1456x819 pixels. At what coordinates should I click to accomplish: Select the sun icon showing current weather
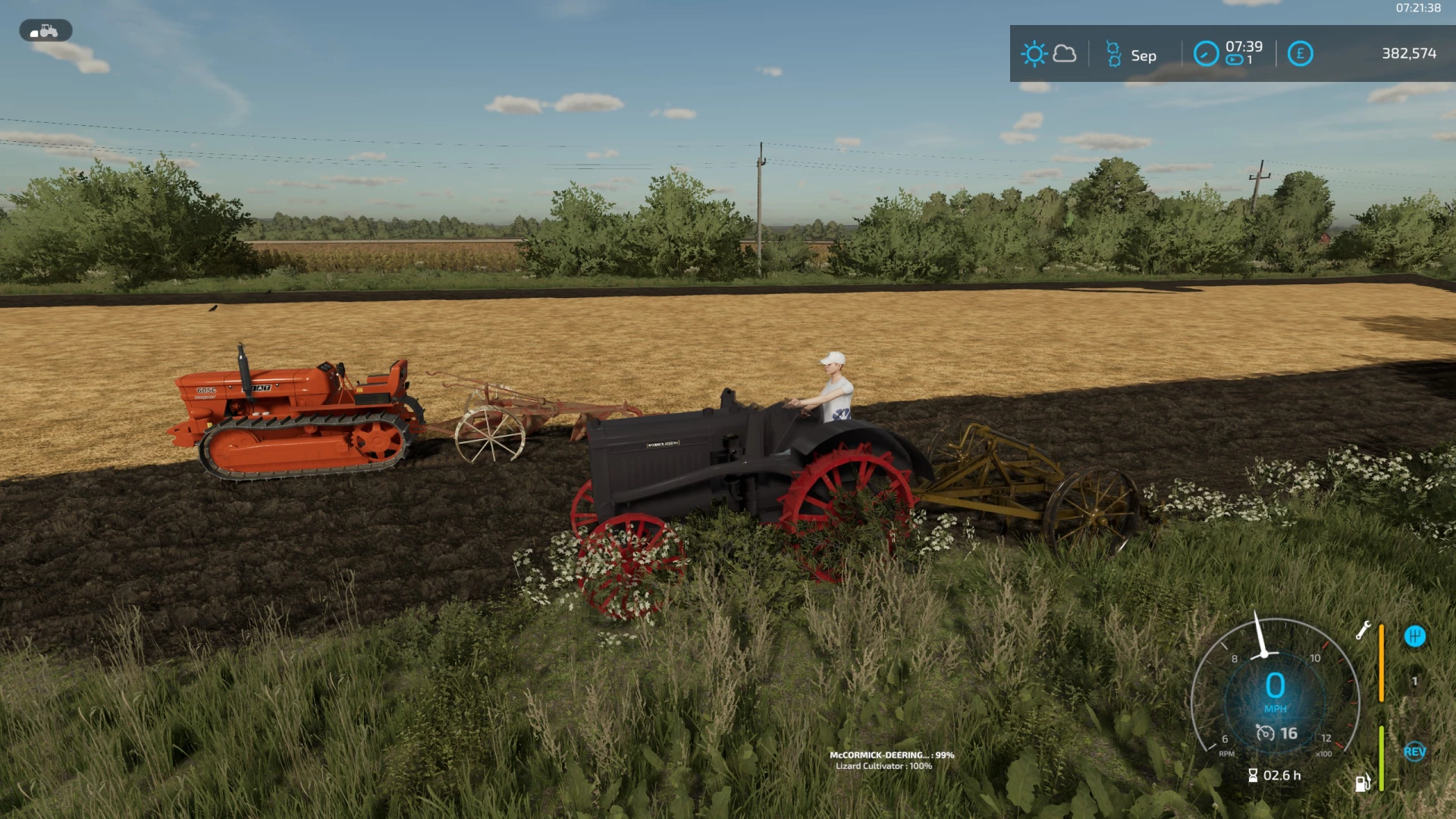(1034, 54)
